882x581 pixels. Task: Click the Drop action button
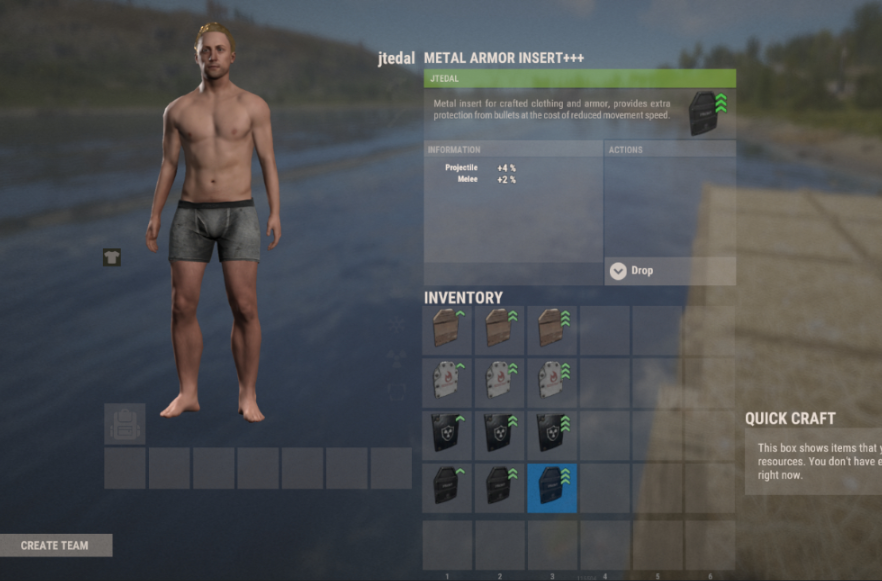(670, 271)
